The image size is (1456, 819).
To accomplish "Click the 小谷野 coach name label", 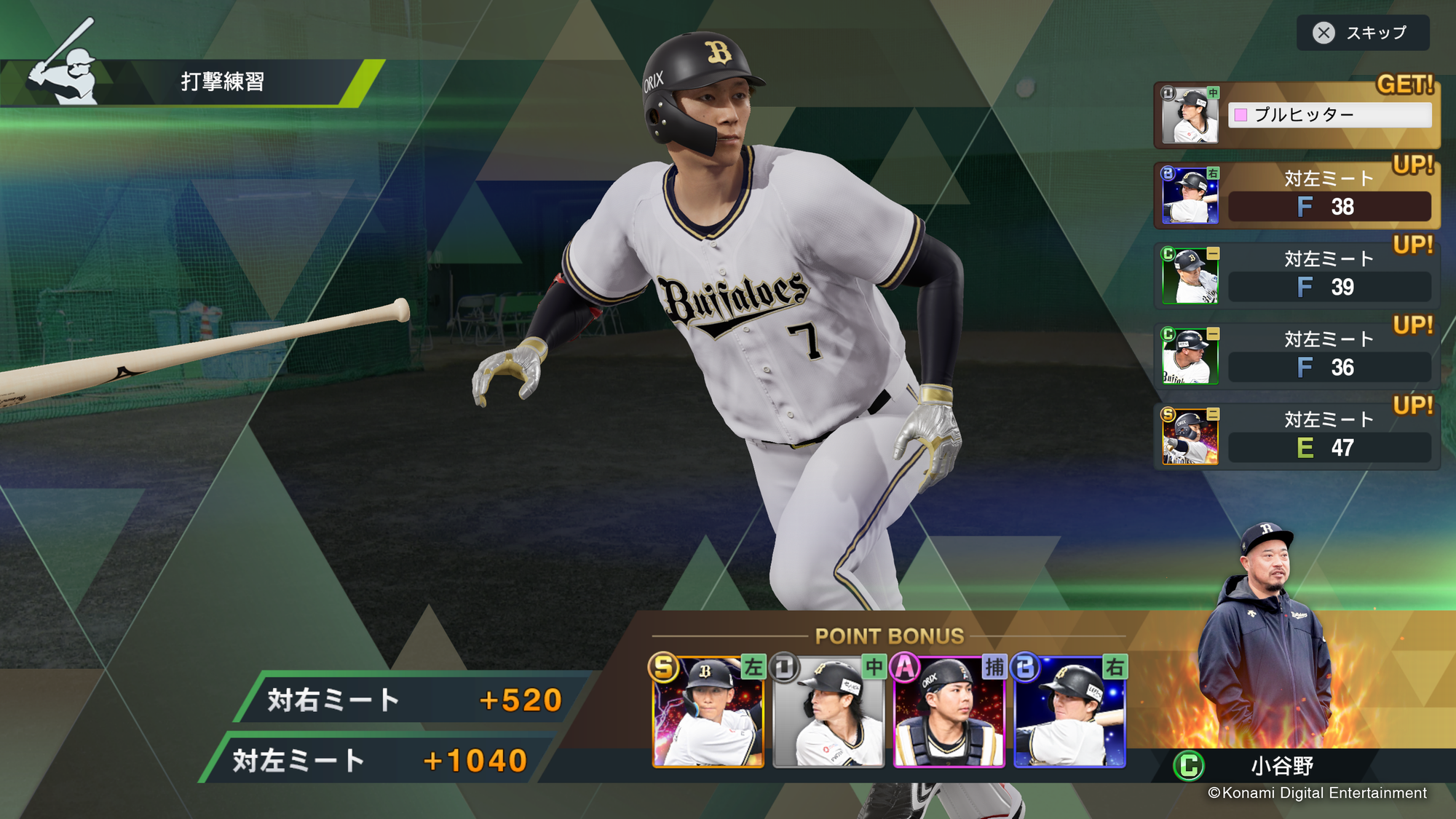I will coord(1282,766).
